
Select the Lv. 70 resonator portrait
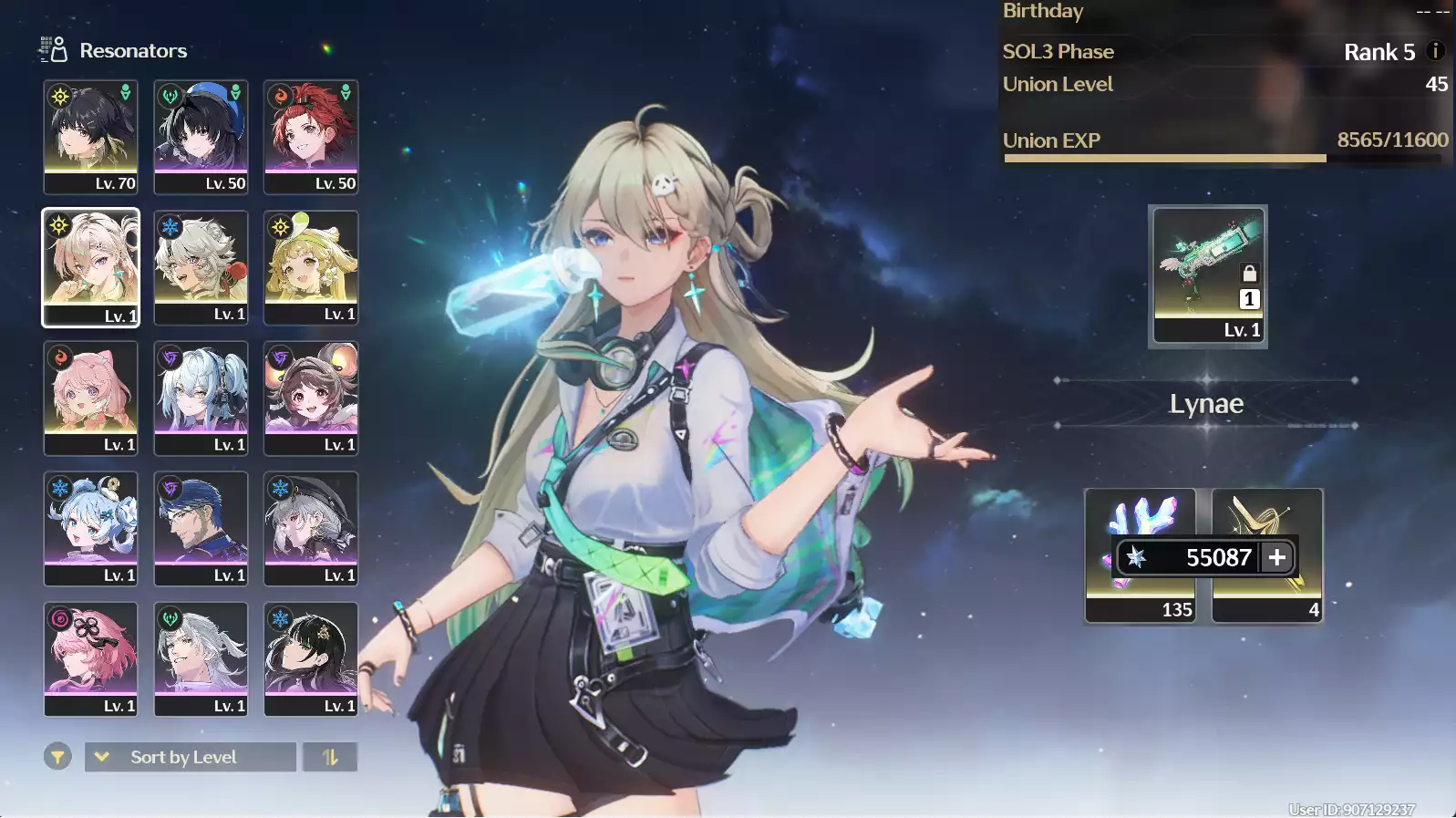click(89, 137)
